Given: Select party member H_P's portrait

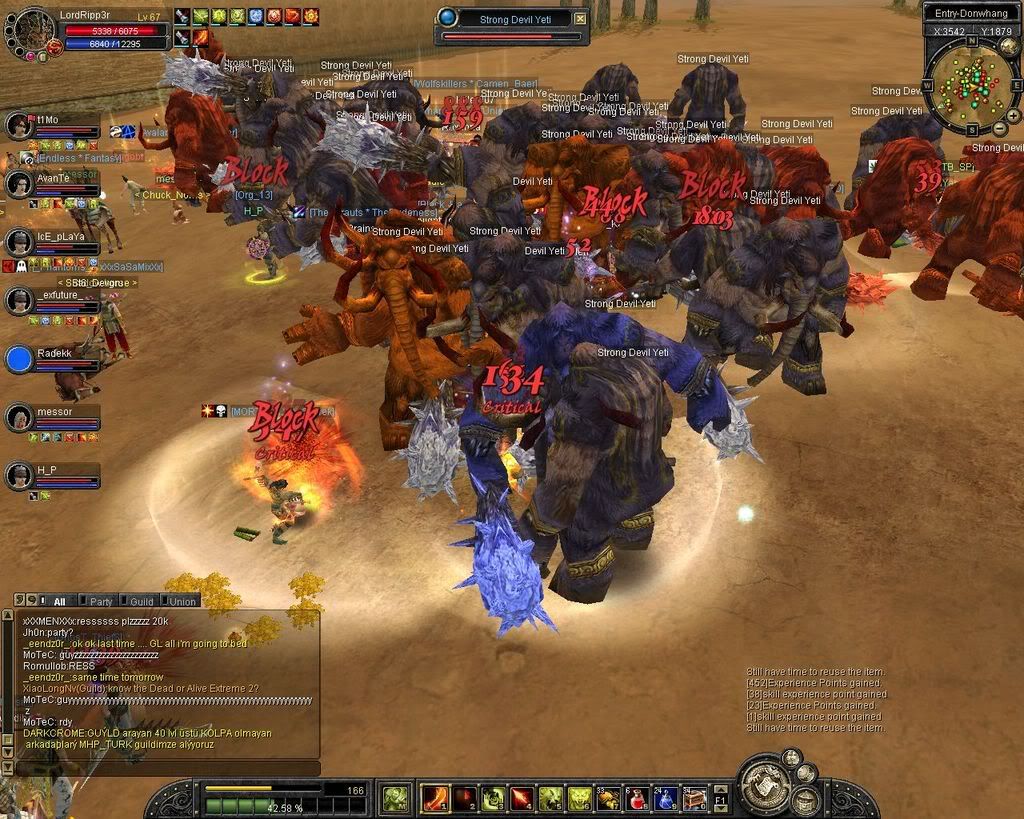Looking at the screenshot, I should [19, 476].
